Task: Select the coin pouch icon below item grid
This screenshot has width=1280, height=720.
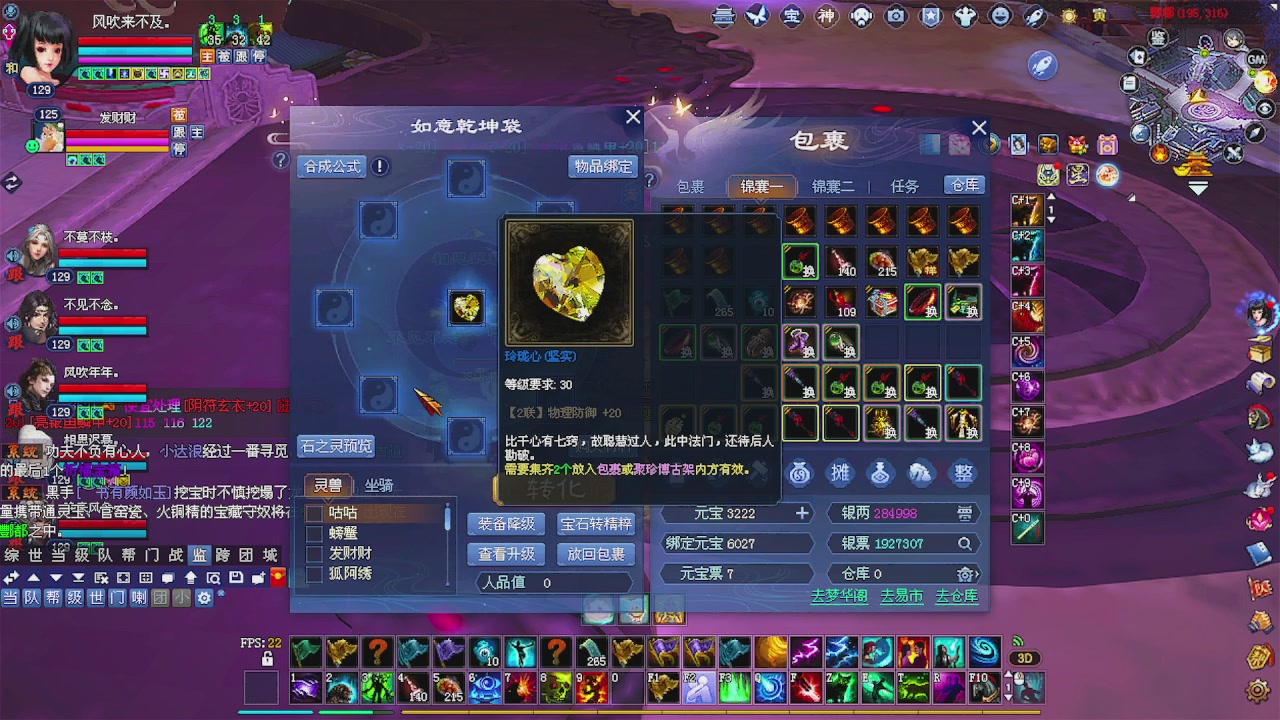Action: (800, 473)
